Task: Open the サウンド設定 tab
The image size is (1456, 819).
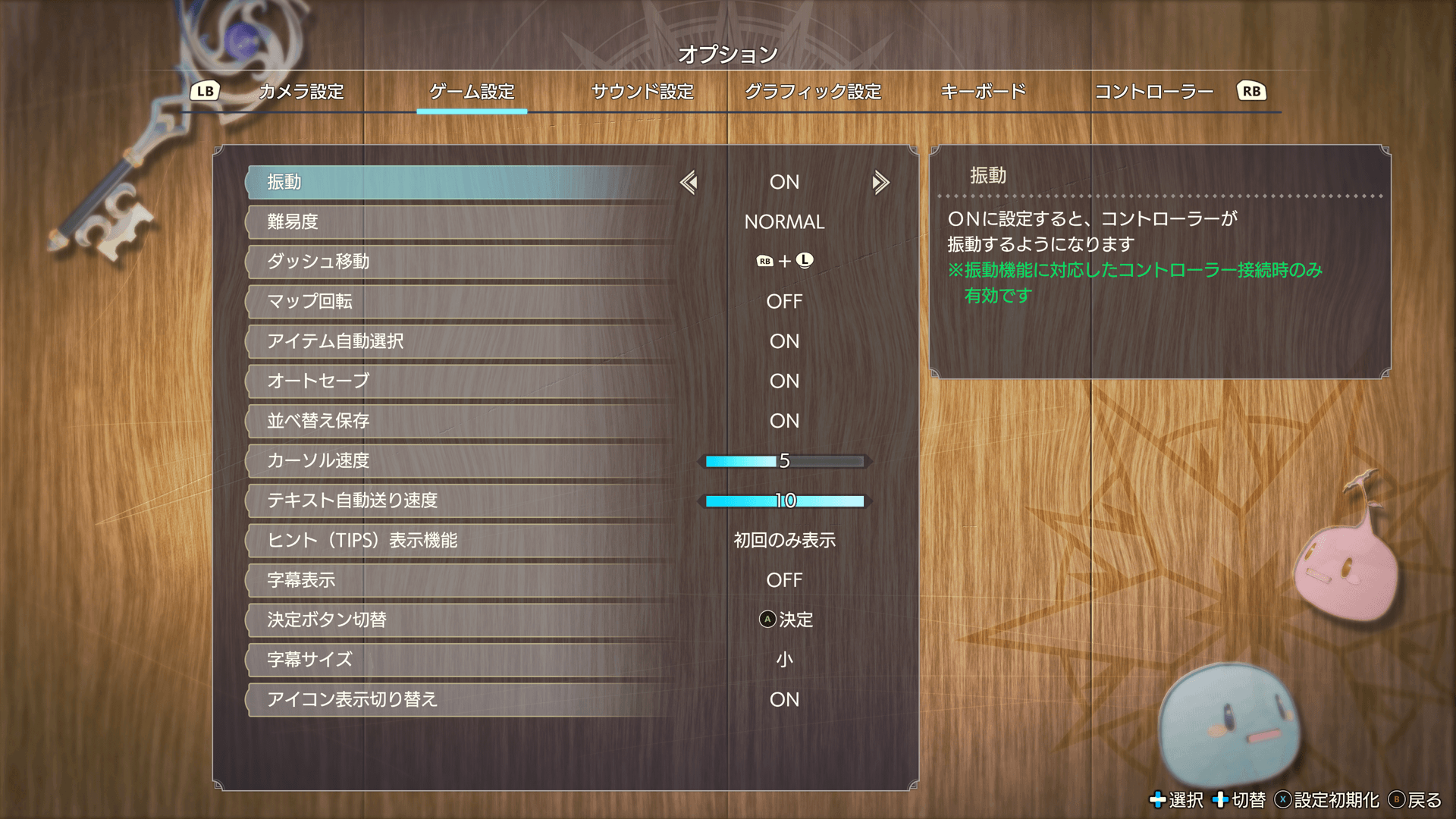Action: [x=642, y=92]
